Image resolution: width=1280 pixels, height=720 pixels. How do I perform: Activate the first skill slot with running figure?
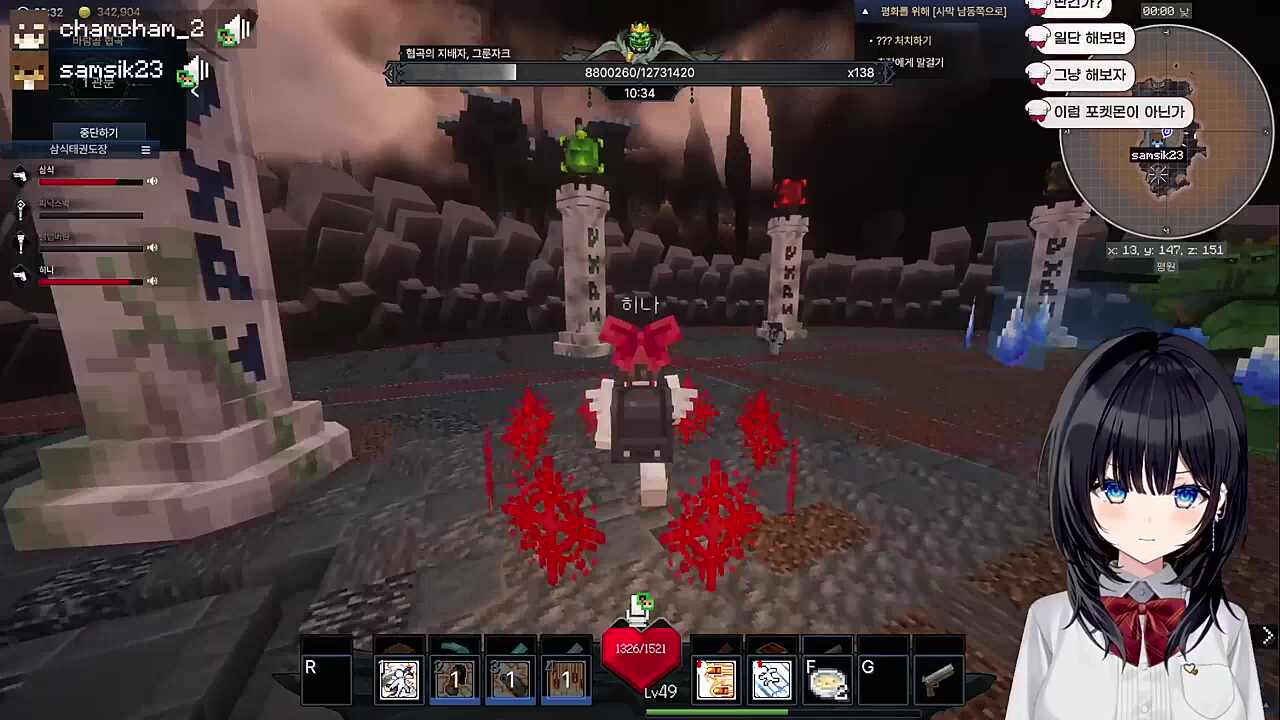click(x=399, y=680)
